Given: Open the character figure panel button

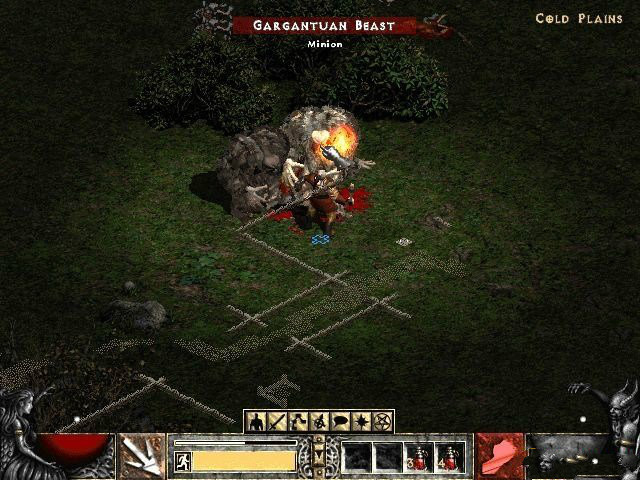Looking at the screenshot, I should pyautogui.click(x=257, y=422).
